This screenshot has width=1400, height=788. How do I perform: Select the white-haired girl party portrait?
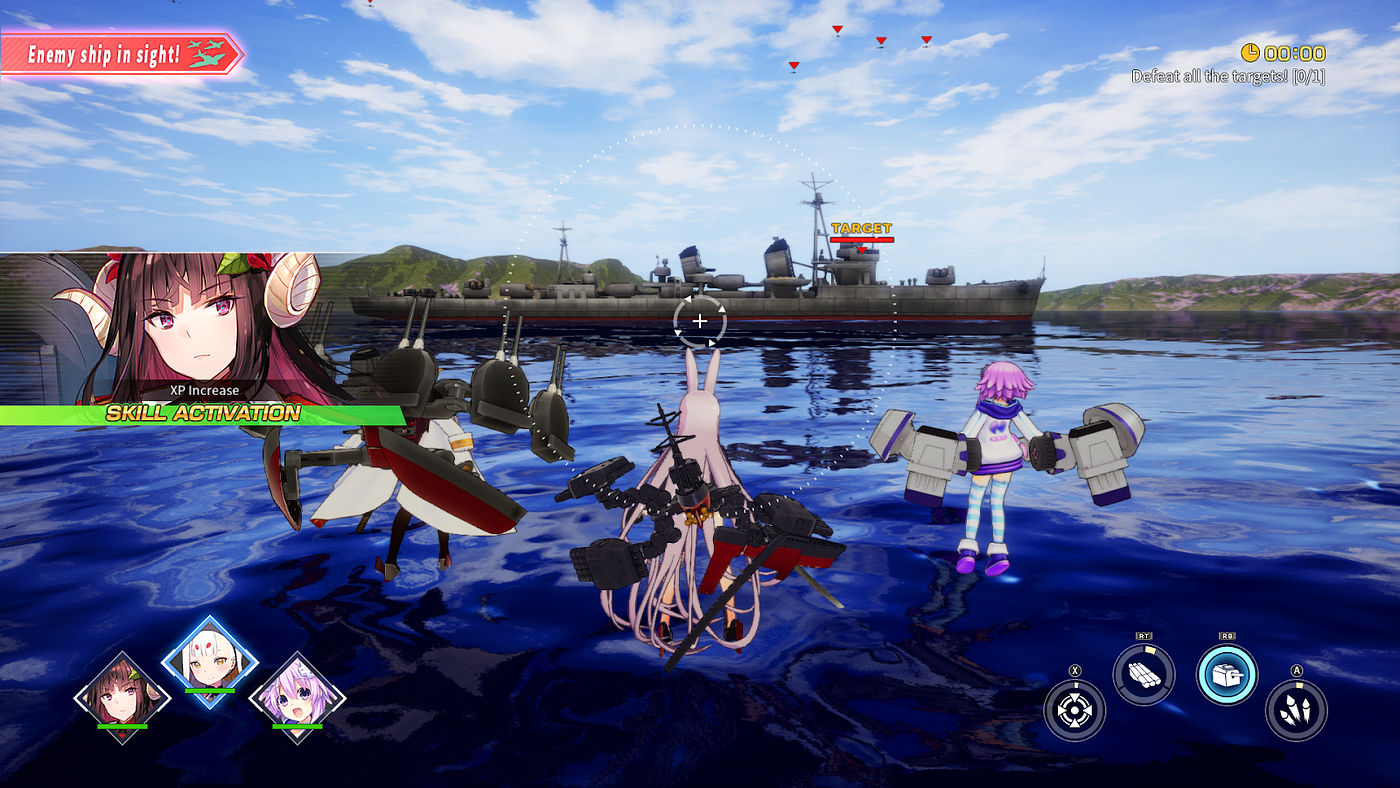point(210,662)
